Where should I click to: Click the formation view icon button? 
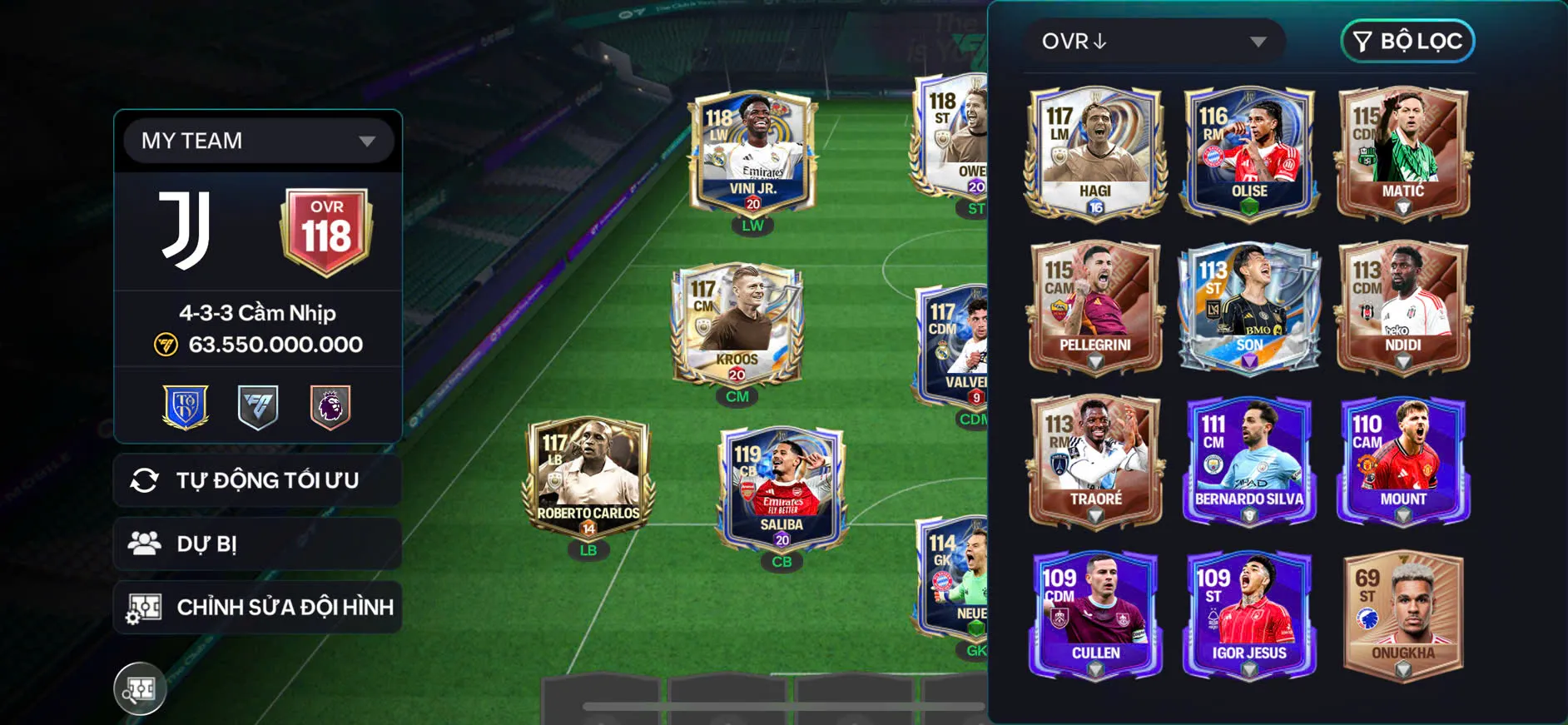coord(140,688)
